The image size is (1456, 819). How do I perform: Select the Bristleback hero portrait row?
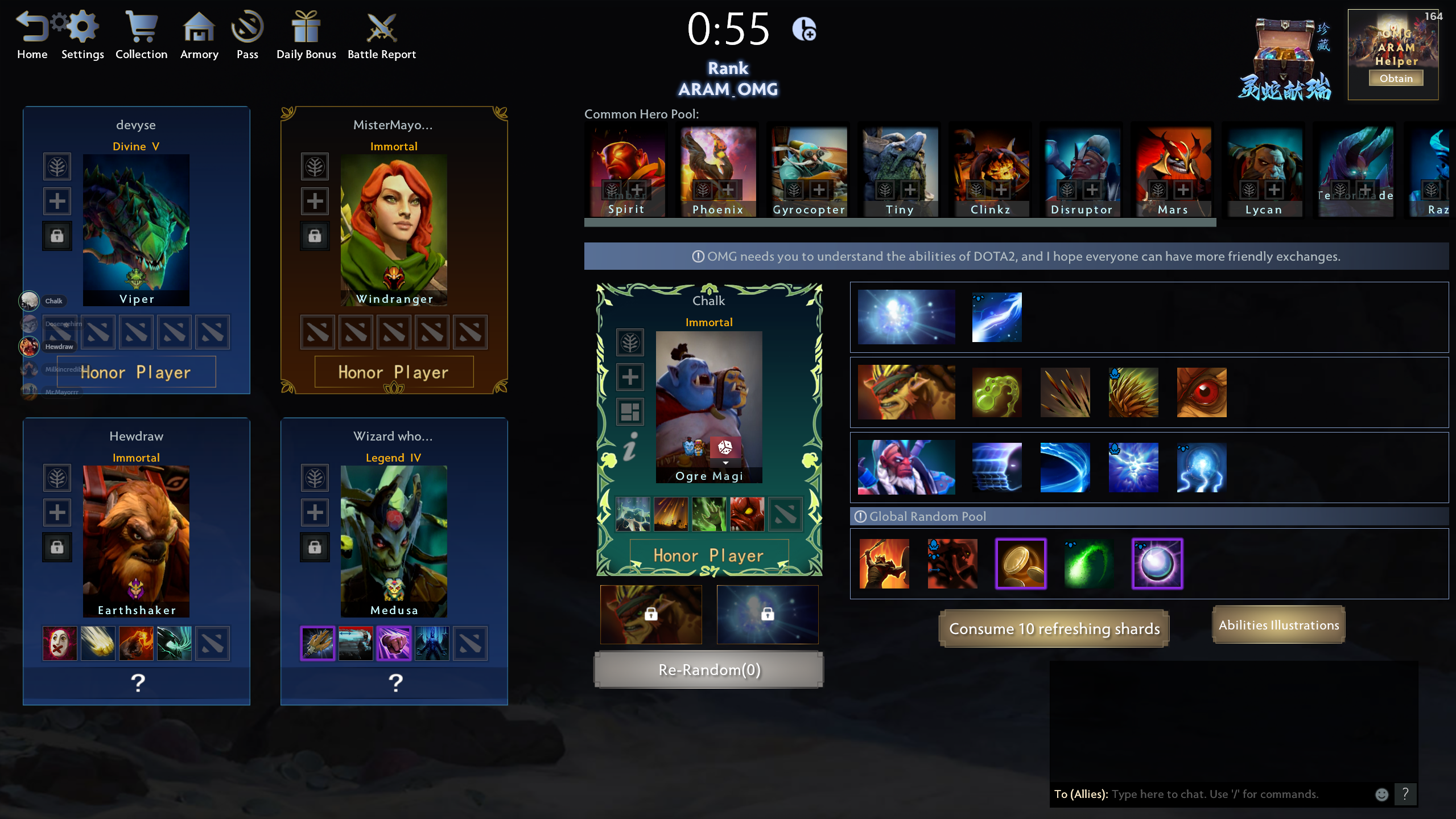click(906, 392)
